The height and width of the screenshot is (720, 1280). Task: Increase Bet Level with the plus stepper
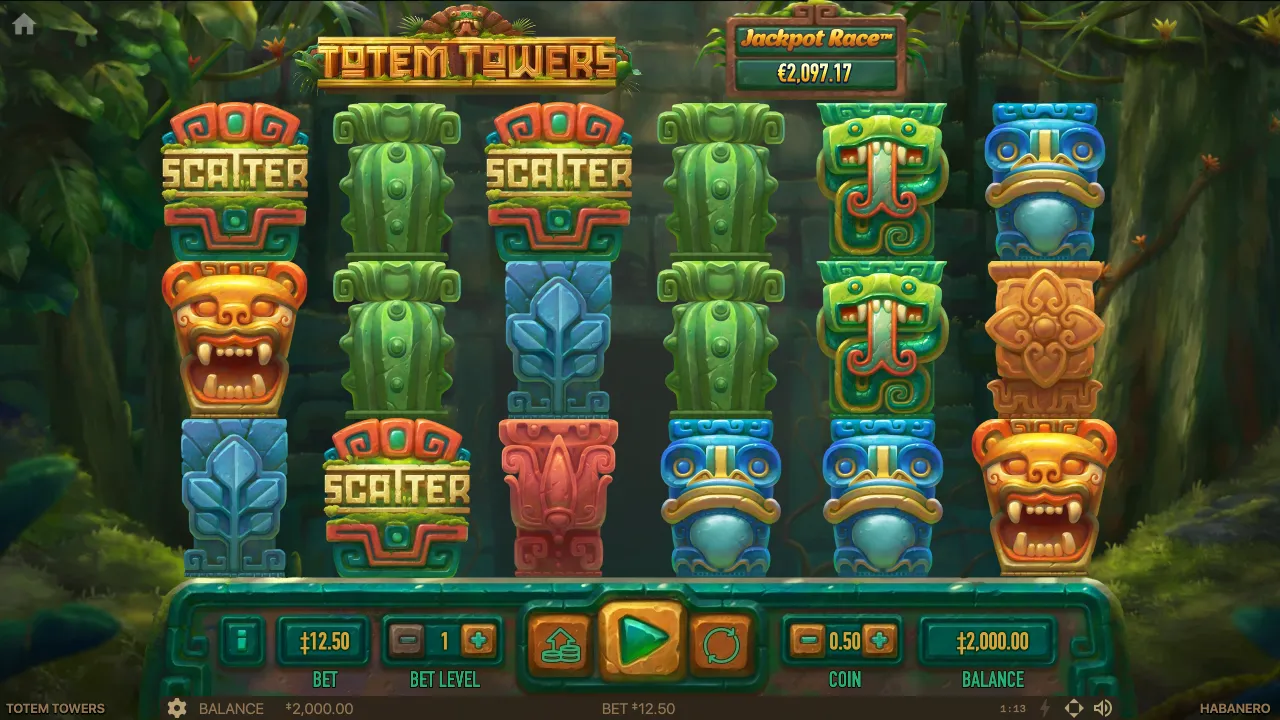(476, 642)
